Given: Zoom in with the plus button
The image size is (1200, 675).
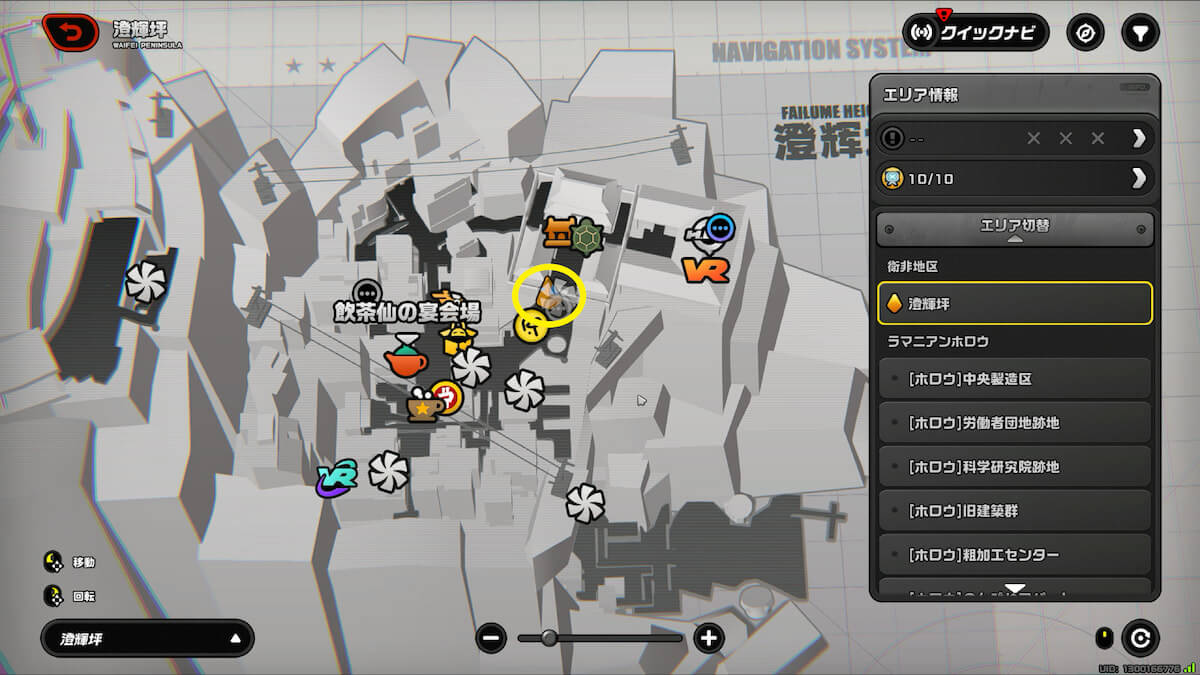Looking at the screenshot, I should point(708,638).
